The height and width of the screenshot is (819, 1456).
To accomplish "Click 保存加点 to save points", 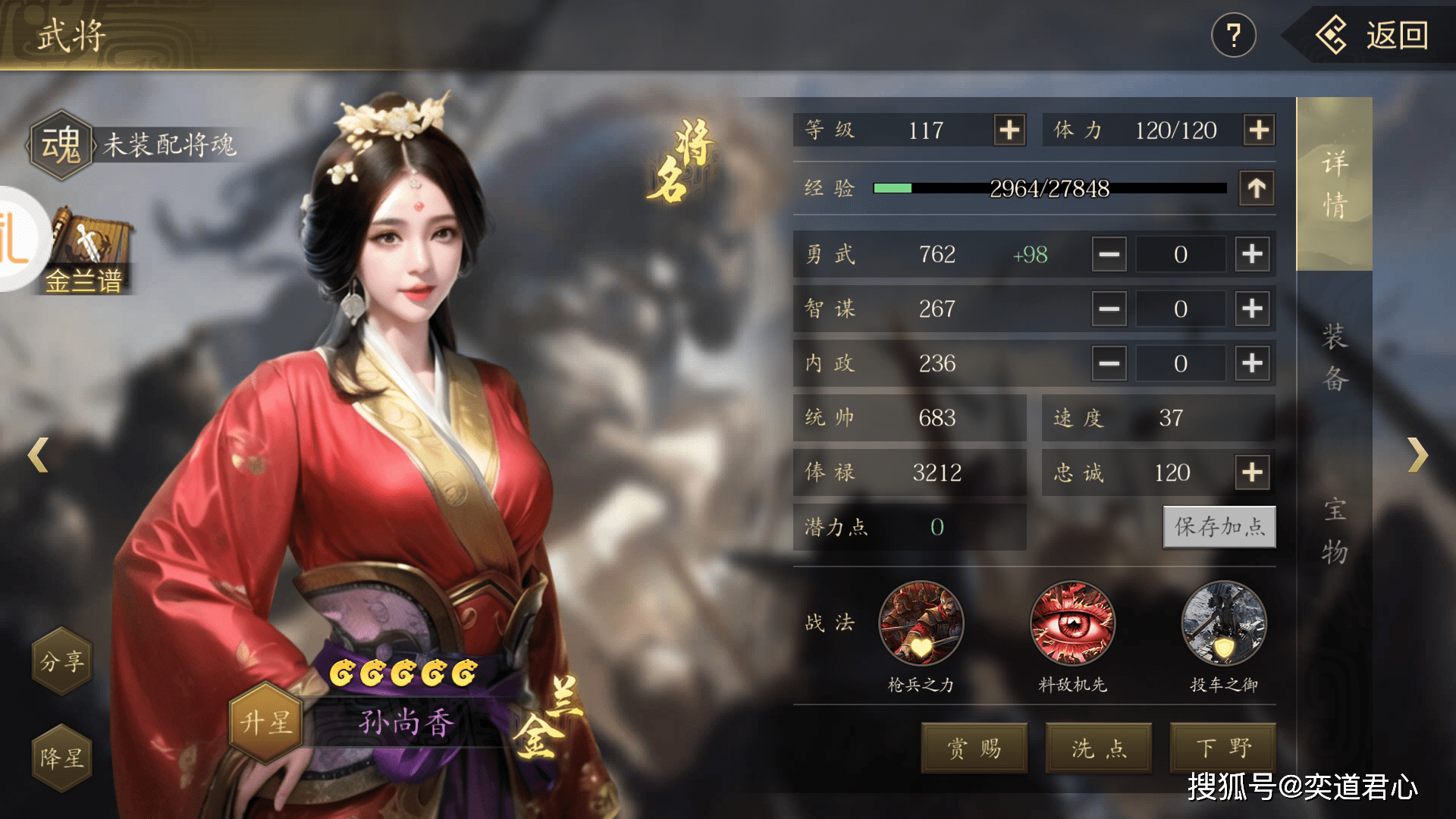I will (x=1219, y=527).
